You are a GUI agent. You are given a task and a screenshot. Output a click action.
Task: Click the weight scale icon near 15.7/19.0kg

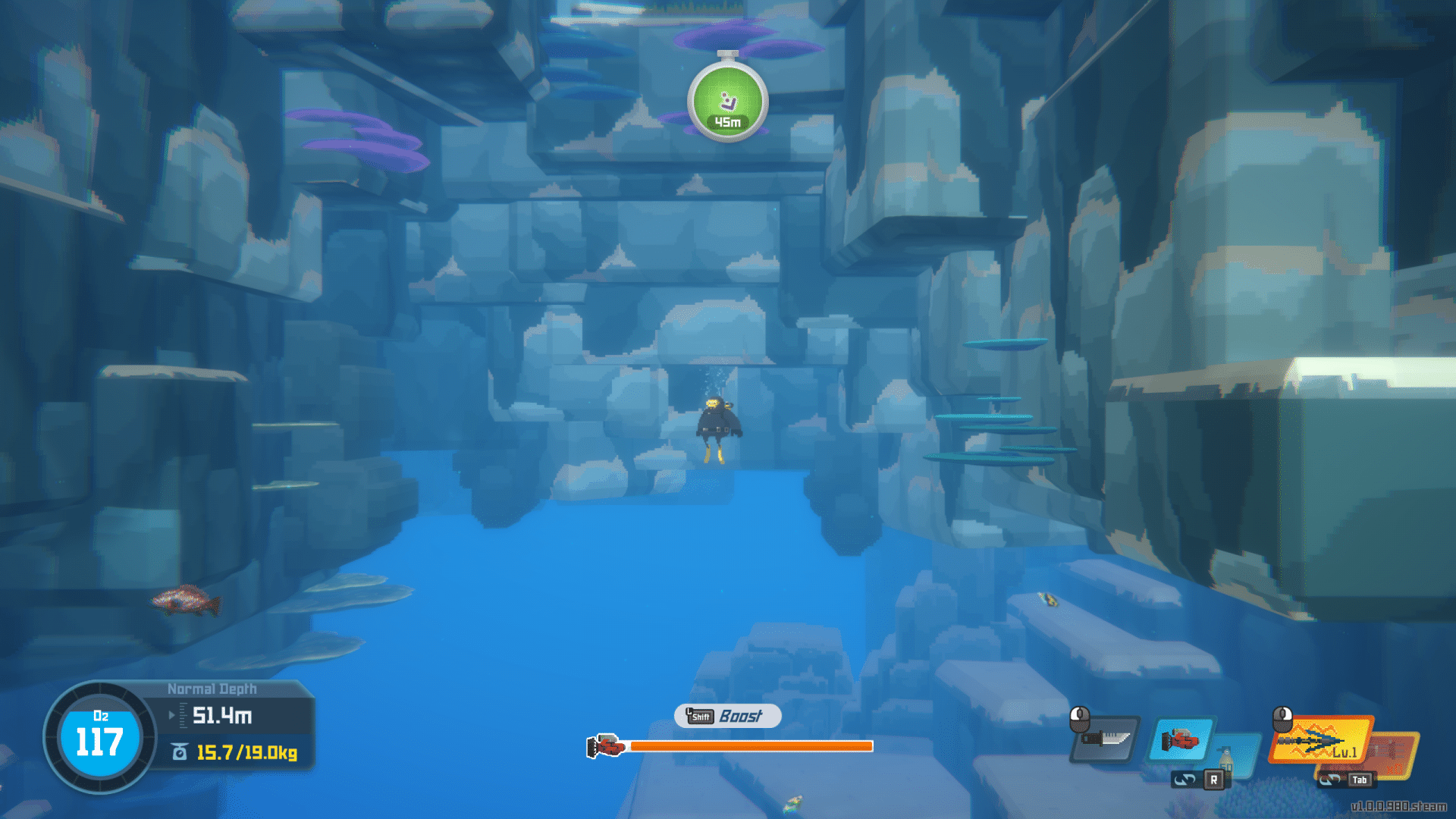click(x=178, y=751)
